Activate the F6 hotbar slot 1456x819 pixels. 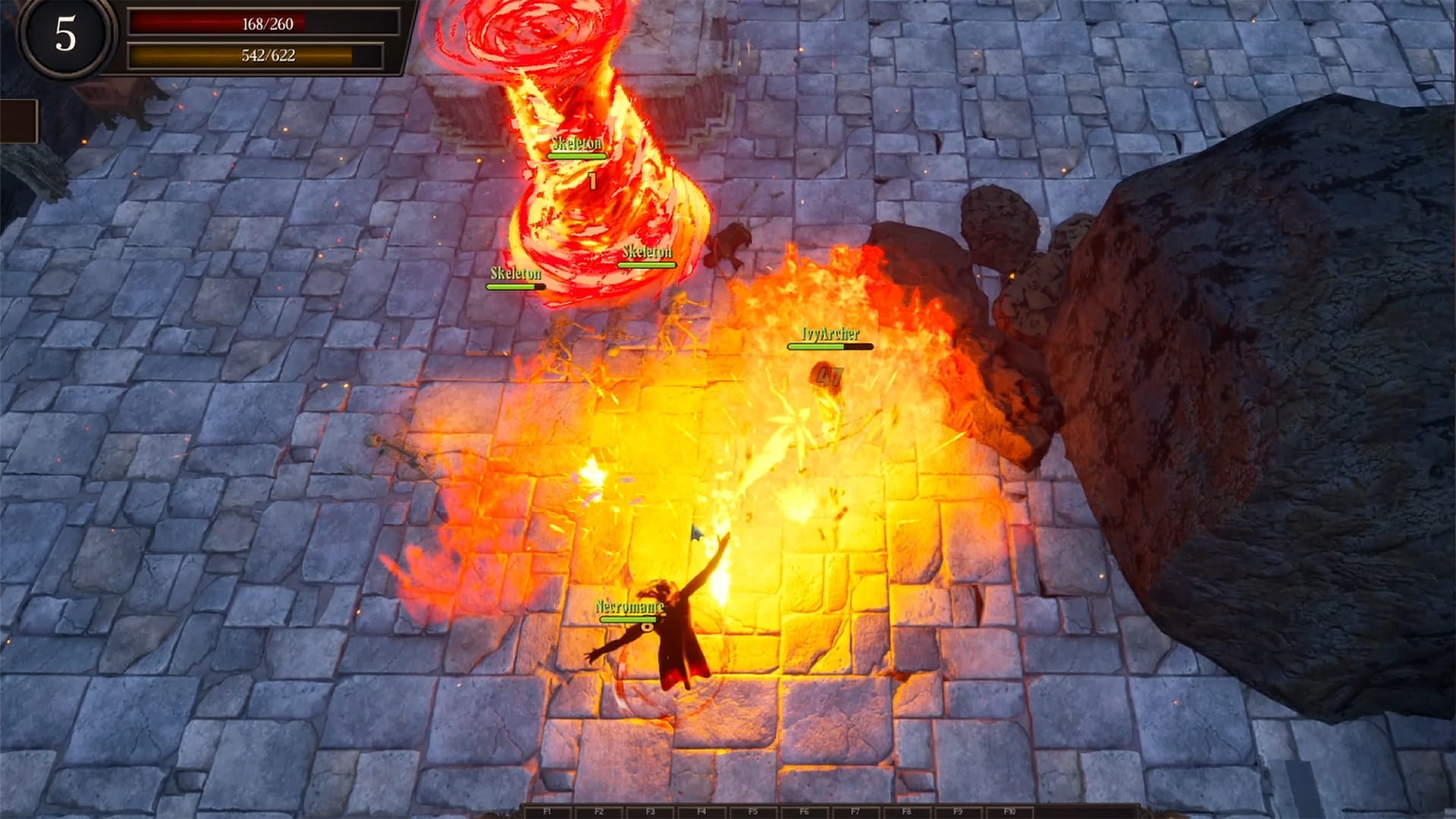coord(805,811)
